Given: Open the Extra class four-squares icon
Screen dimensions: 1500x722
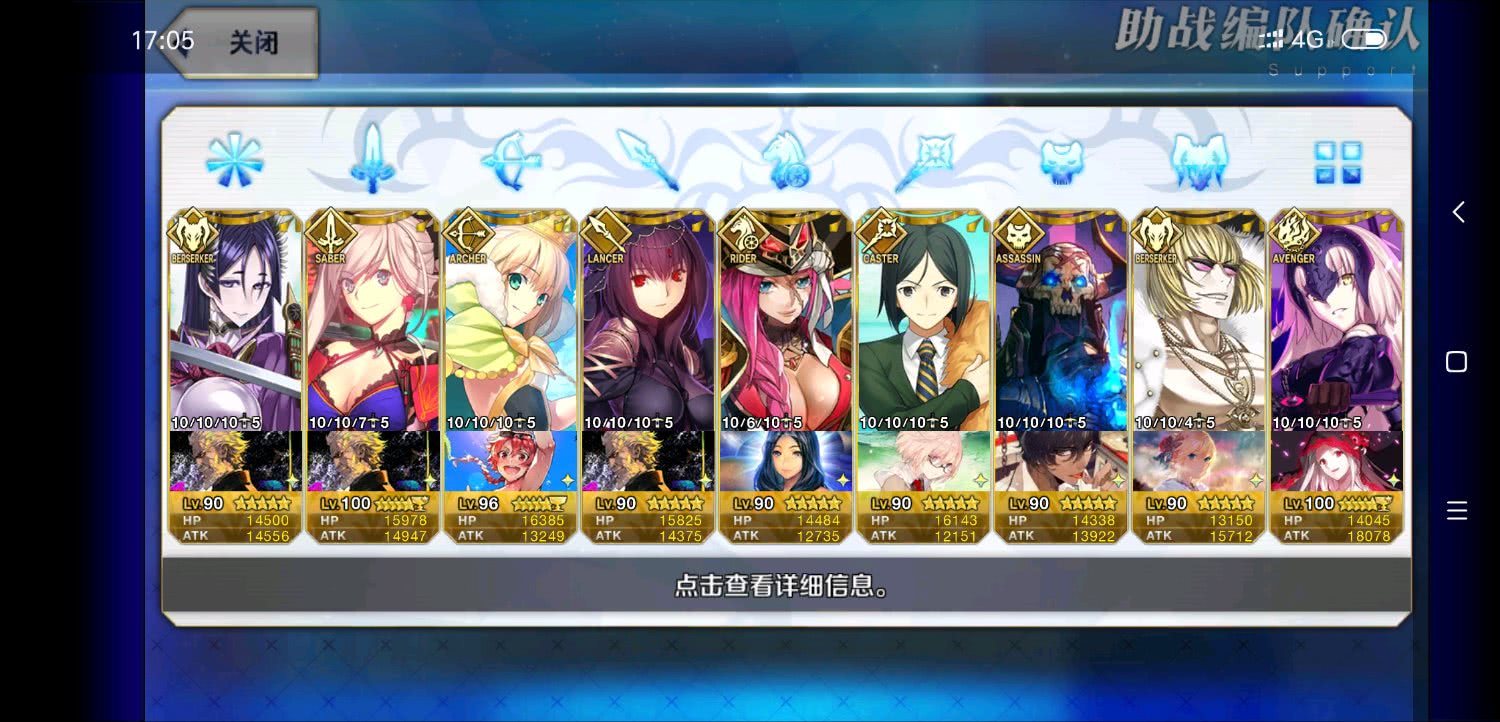Looking at the screenshot, I should click(1337, 162).
